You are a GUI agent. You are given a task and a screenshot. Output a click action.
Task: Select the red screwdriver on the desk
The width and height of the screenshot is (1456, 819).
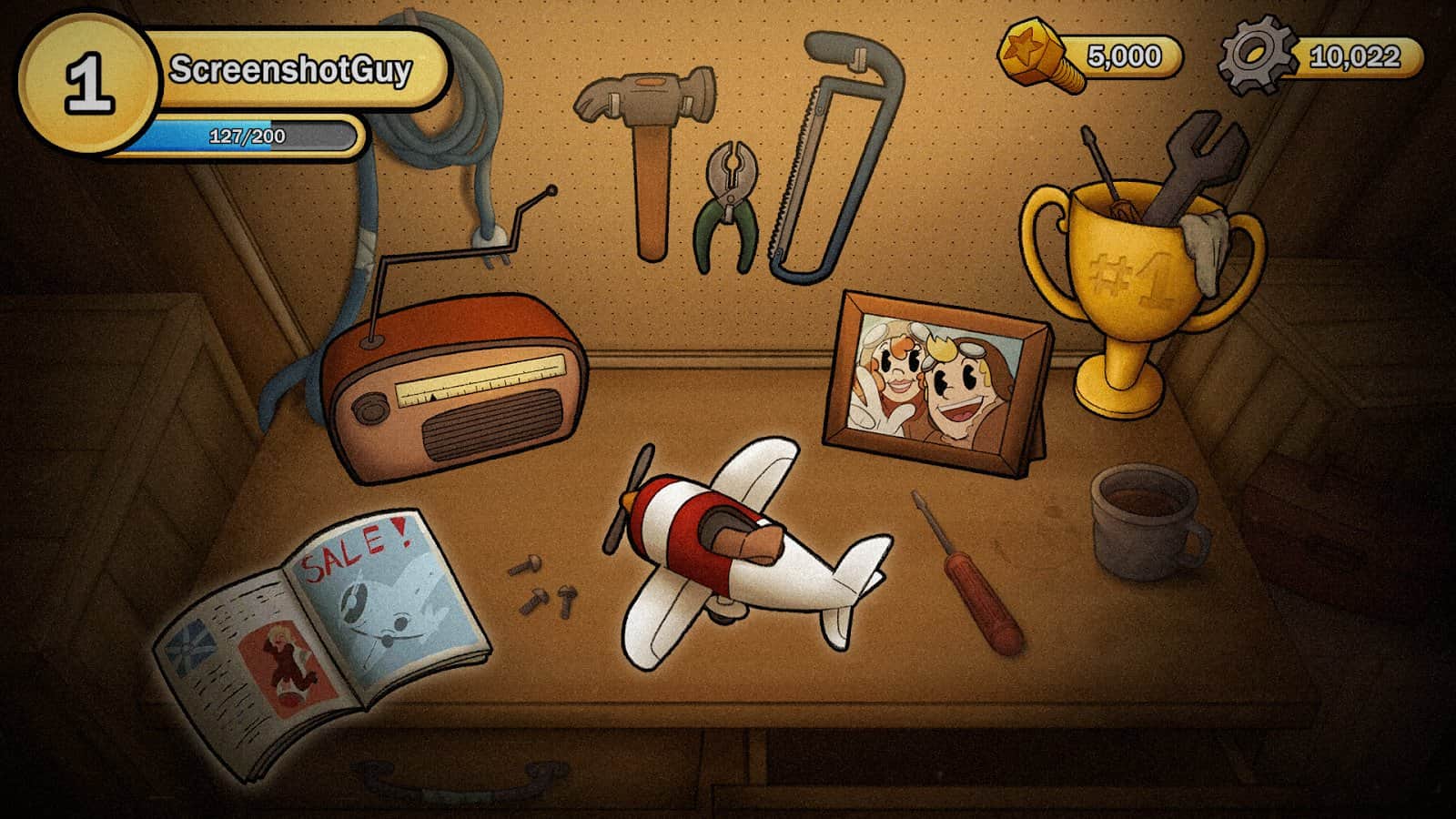point(965,569)
